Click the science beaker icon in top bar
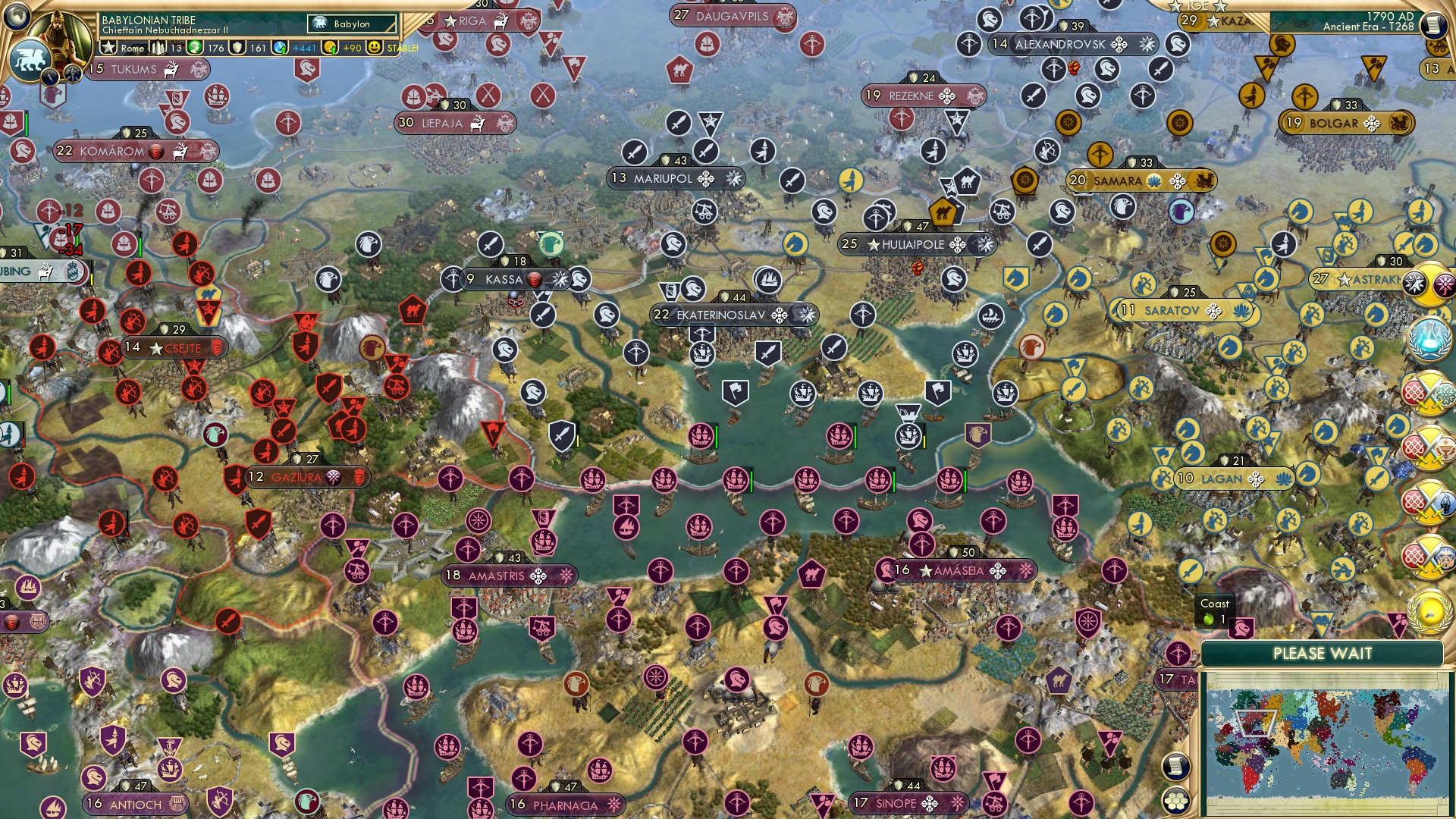This screenshot has width=1456, height=819. [x=281, y=48]
